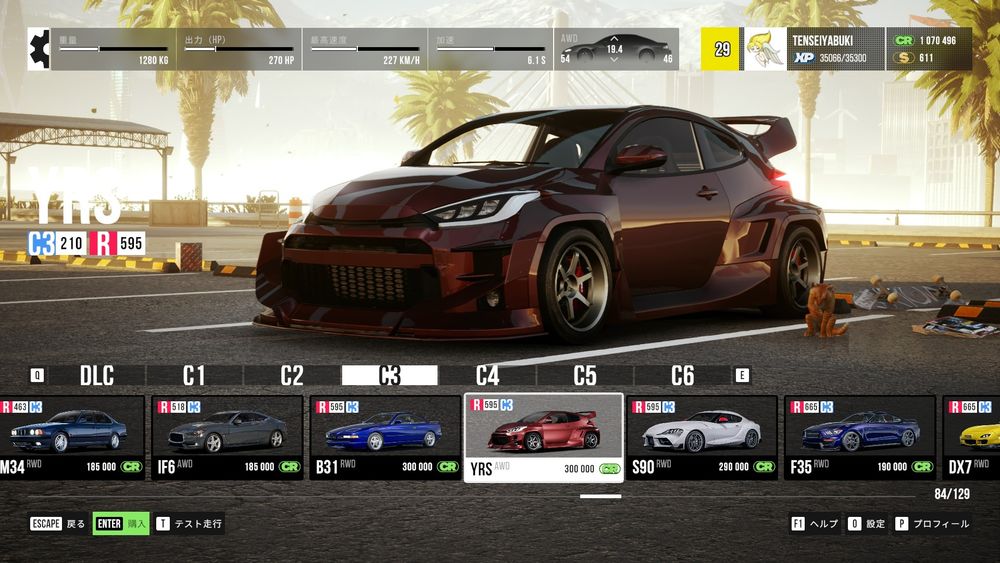Open the profile (プロフィール) page

932,523
